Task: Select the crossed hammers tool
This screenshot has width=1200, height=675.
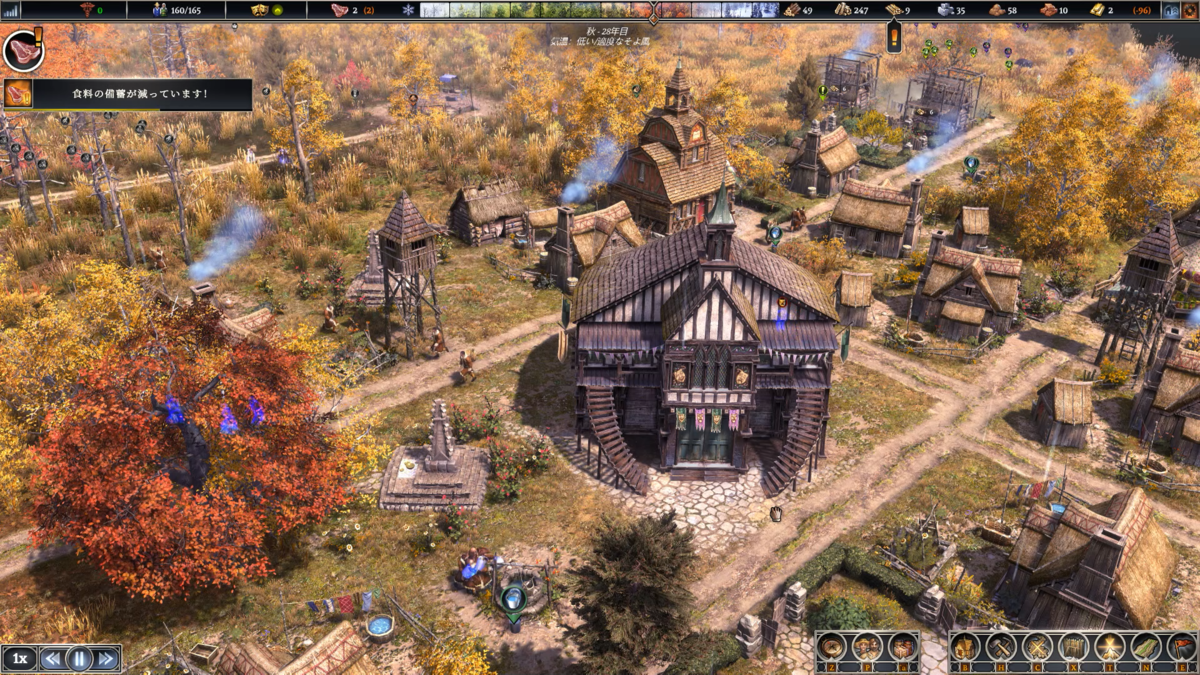Action: point(1002,648)
